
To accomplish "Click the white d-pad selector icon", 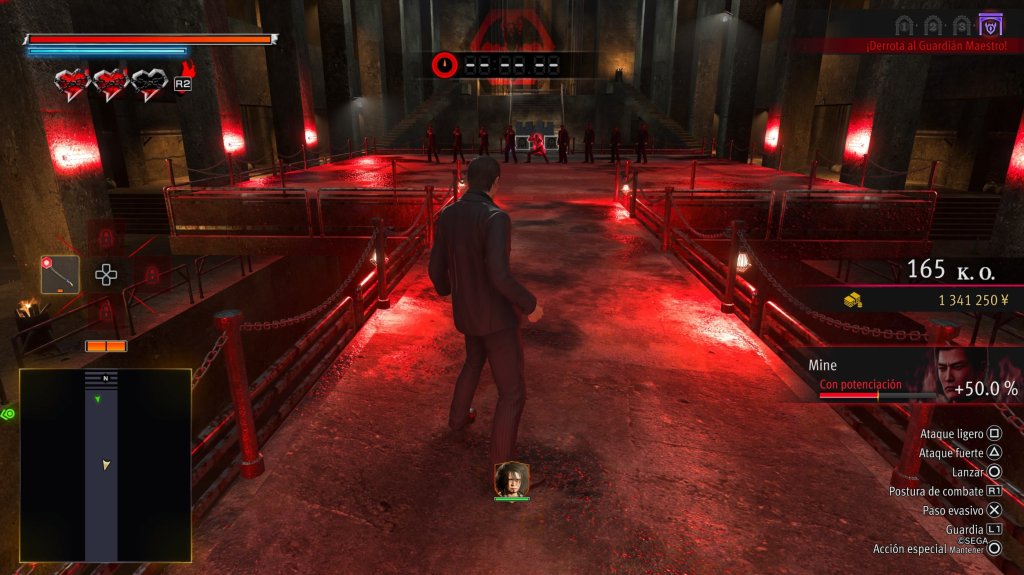I will (106, 274).
